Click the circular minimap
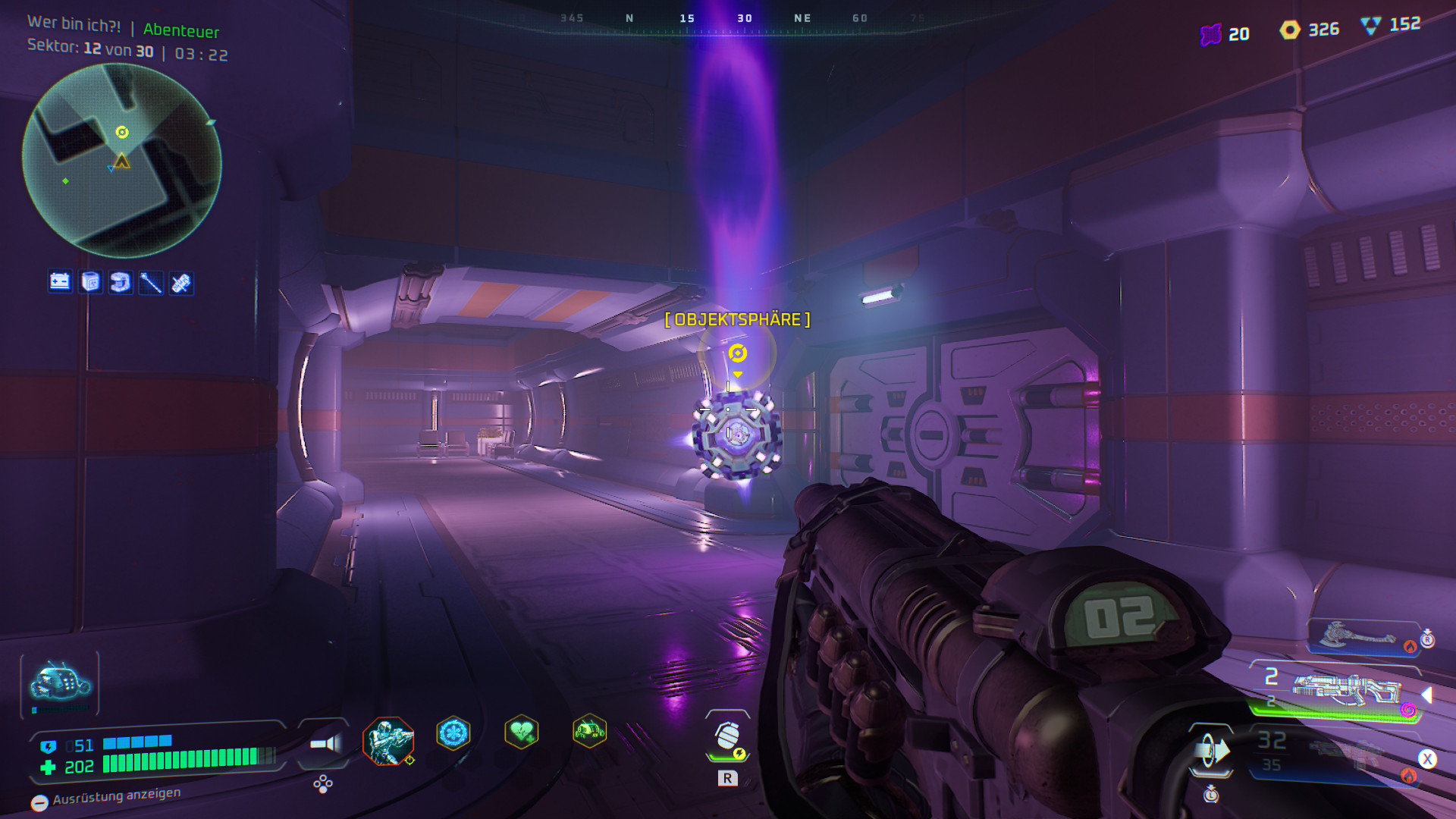Image resolution: width=1456 pixels, height=819 pixels. pos(121,161)
